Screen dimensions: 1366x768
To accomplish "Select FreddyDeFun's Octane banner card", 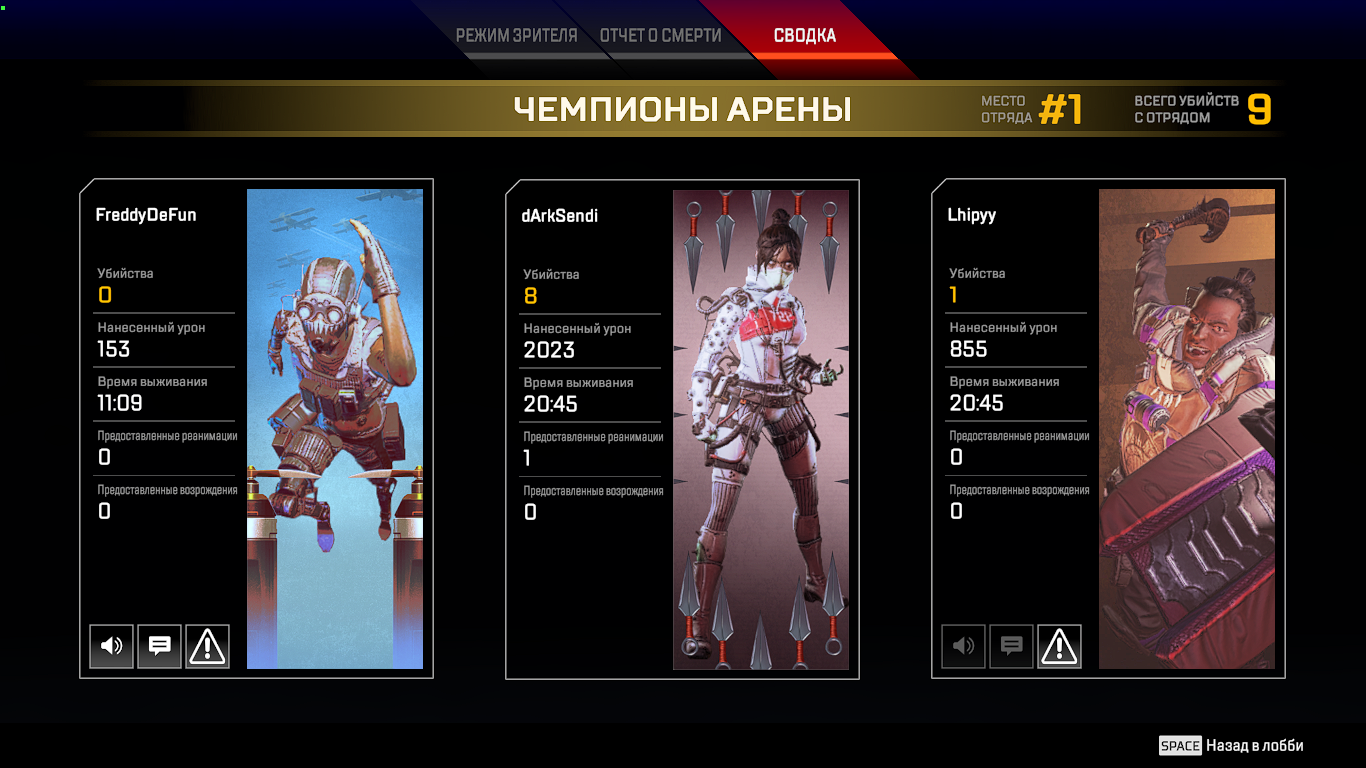I will click(x=335, y=429).
